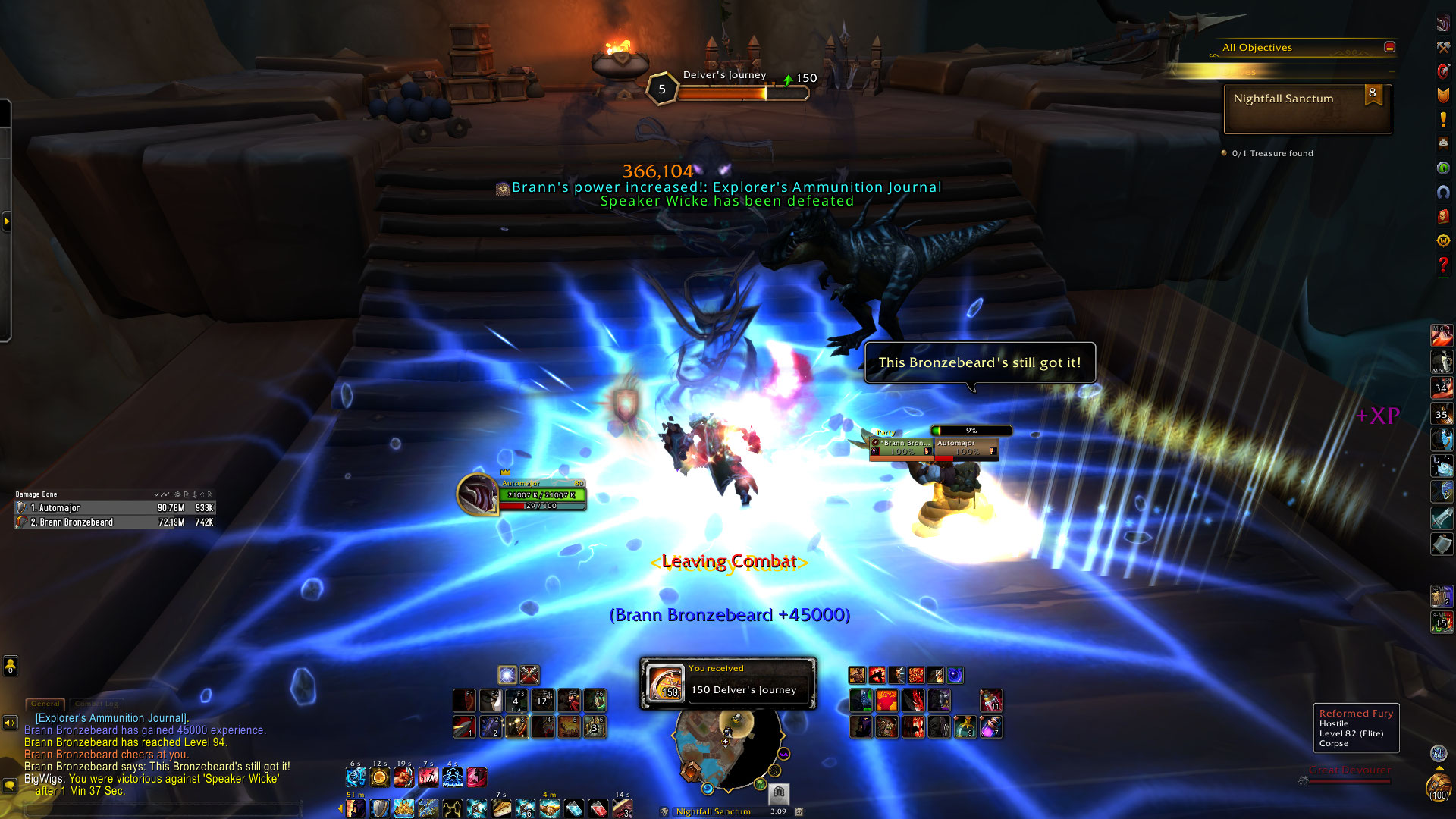Select the General chat tab

pyautogui.click(x=45, y=704)
